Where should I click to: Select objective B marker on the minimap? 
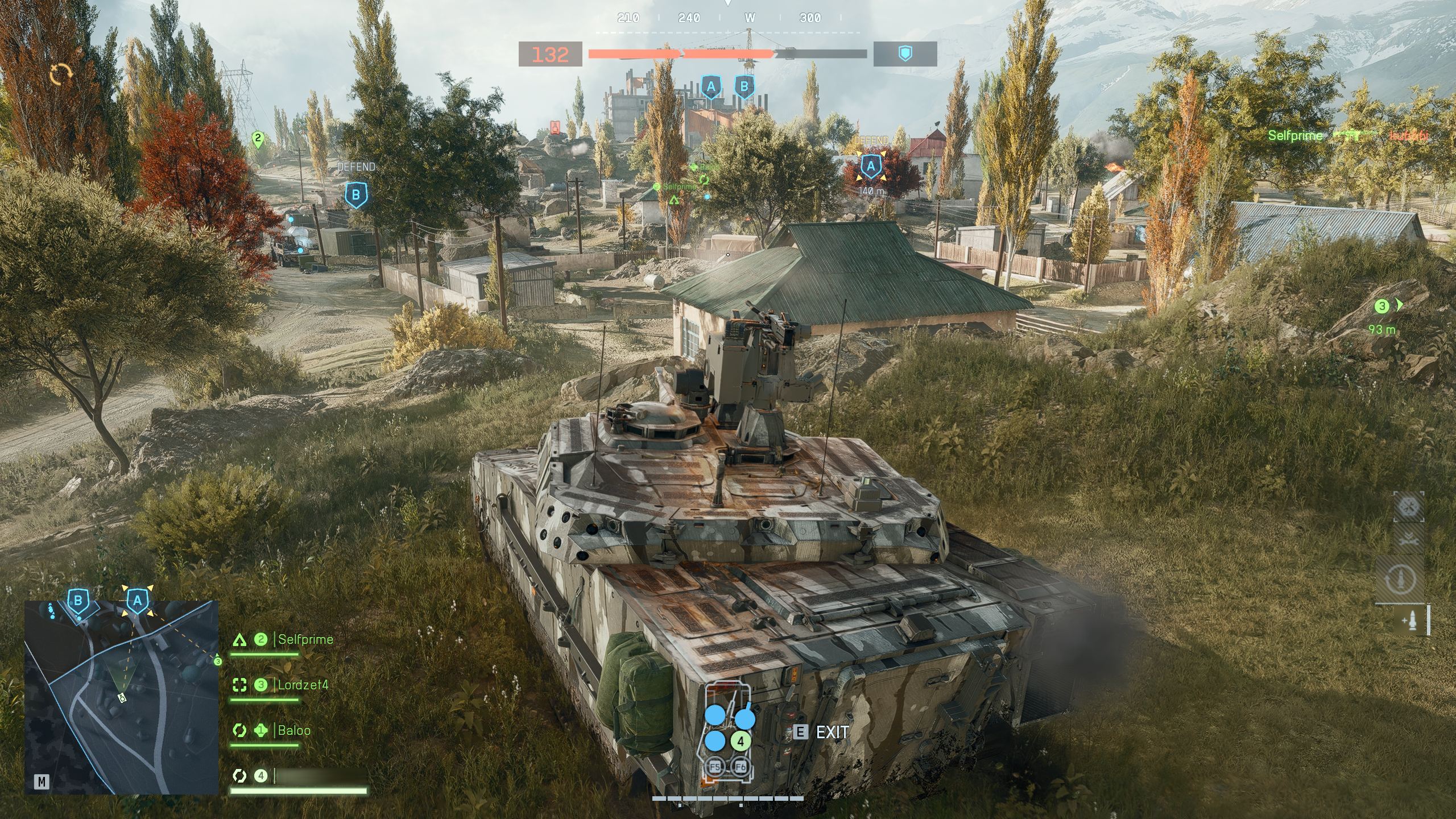point(78,601)
